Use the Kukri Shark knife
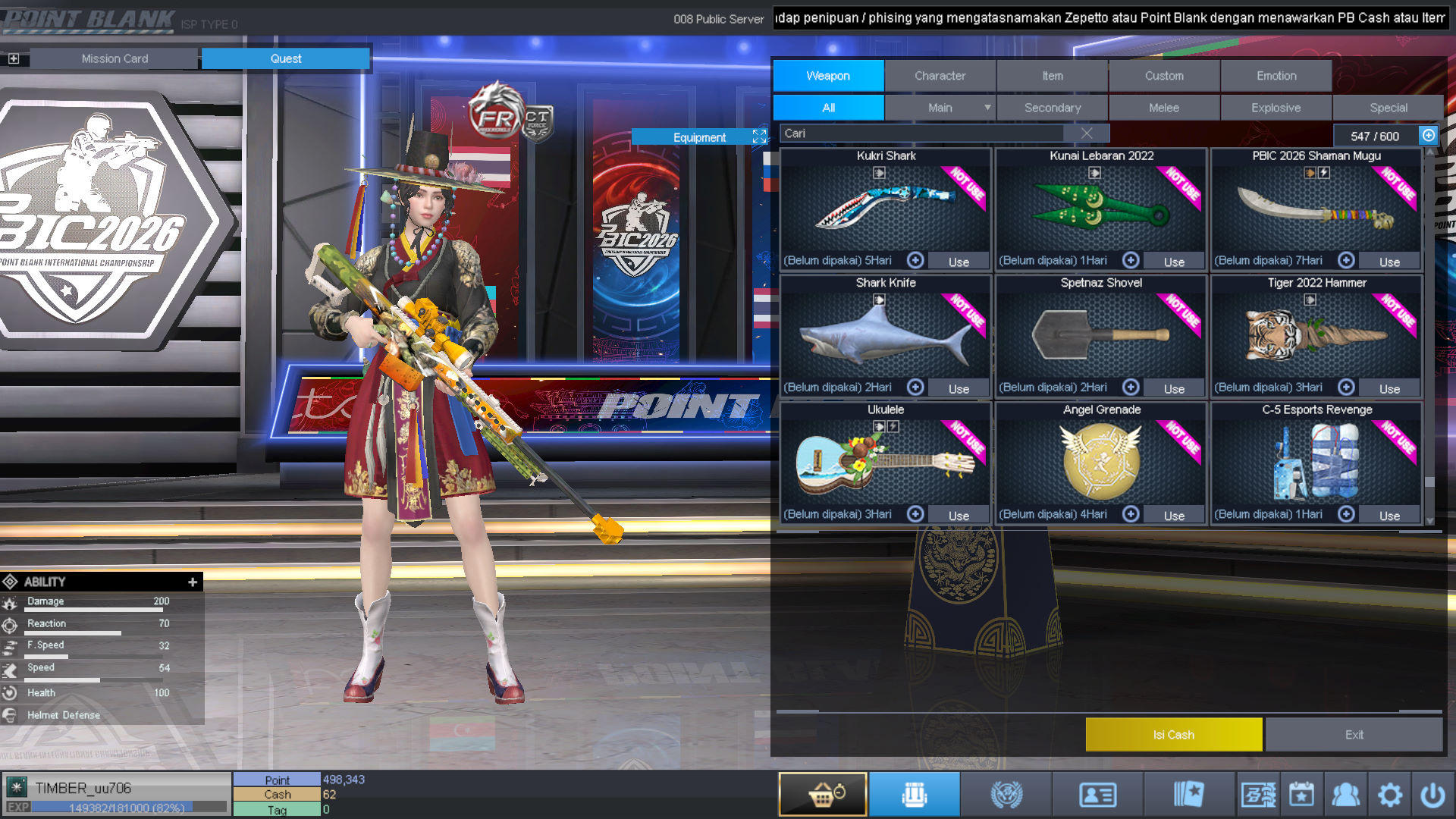 tap(959, 262)
